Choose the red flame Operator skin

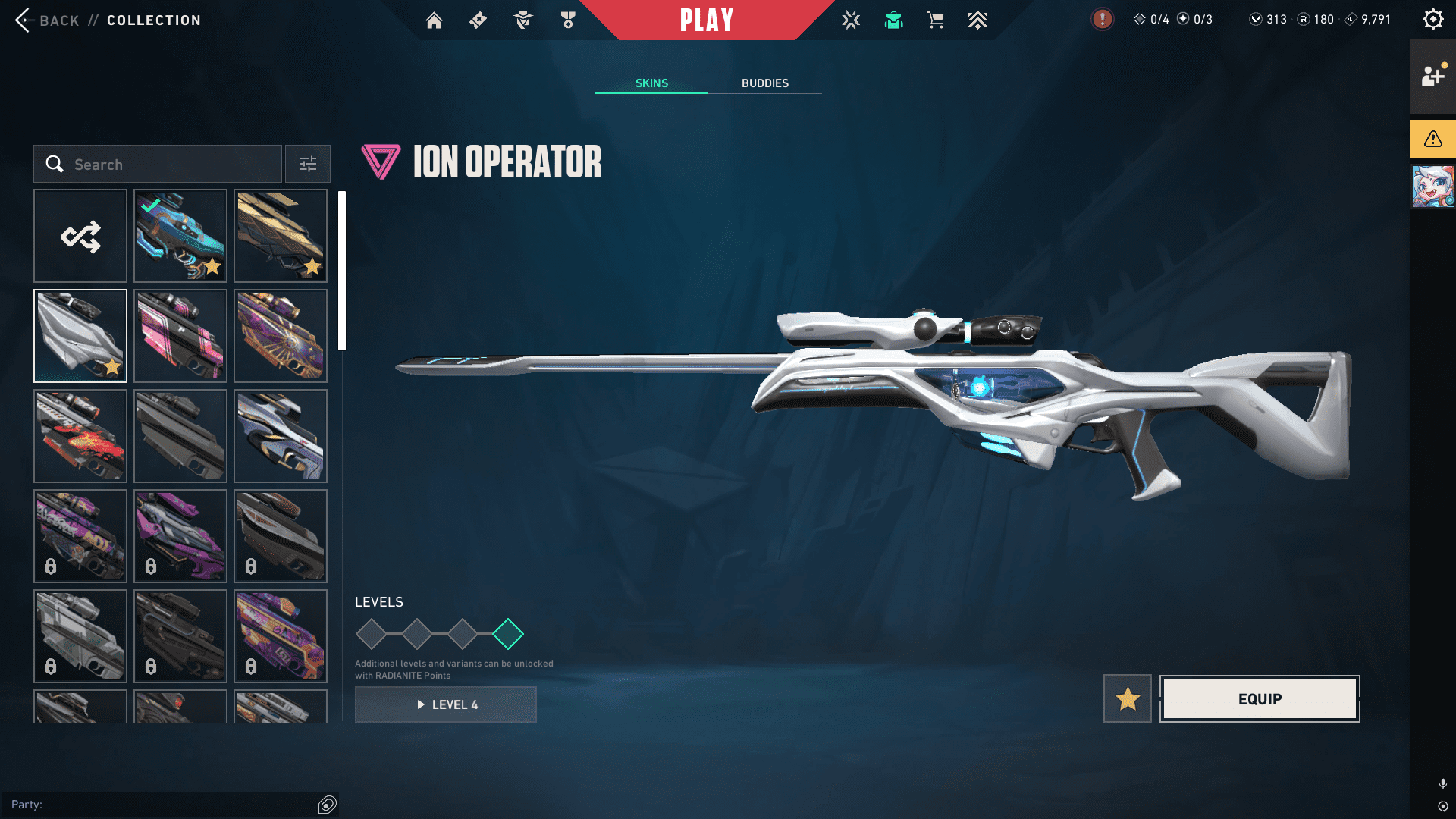coord(80,436)
